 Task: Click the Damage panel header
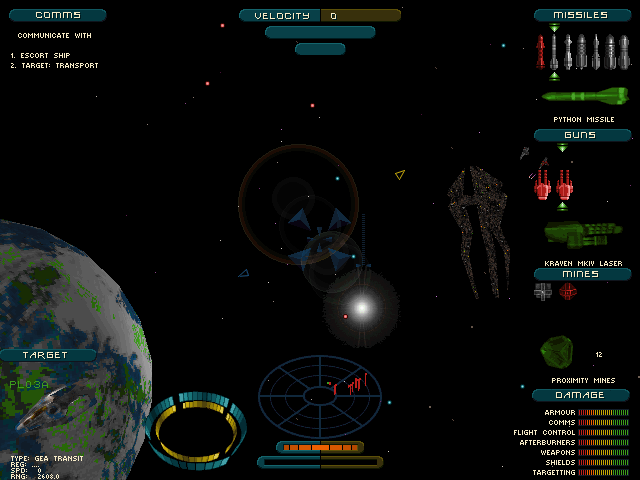[582, 395]
